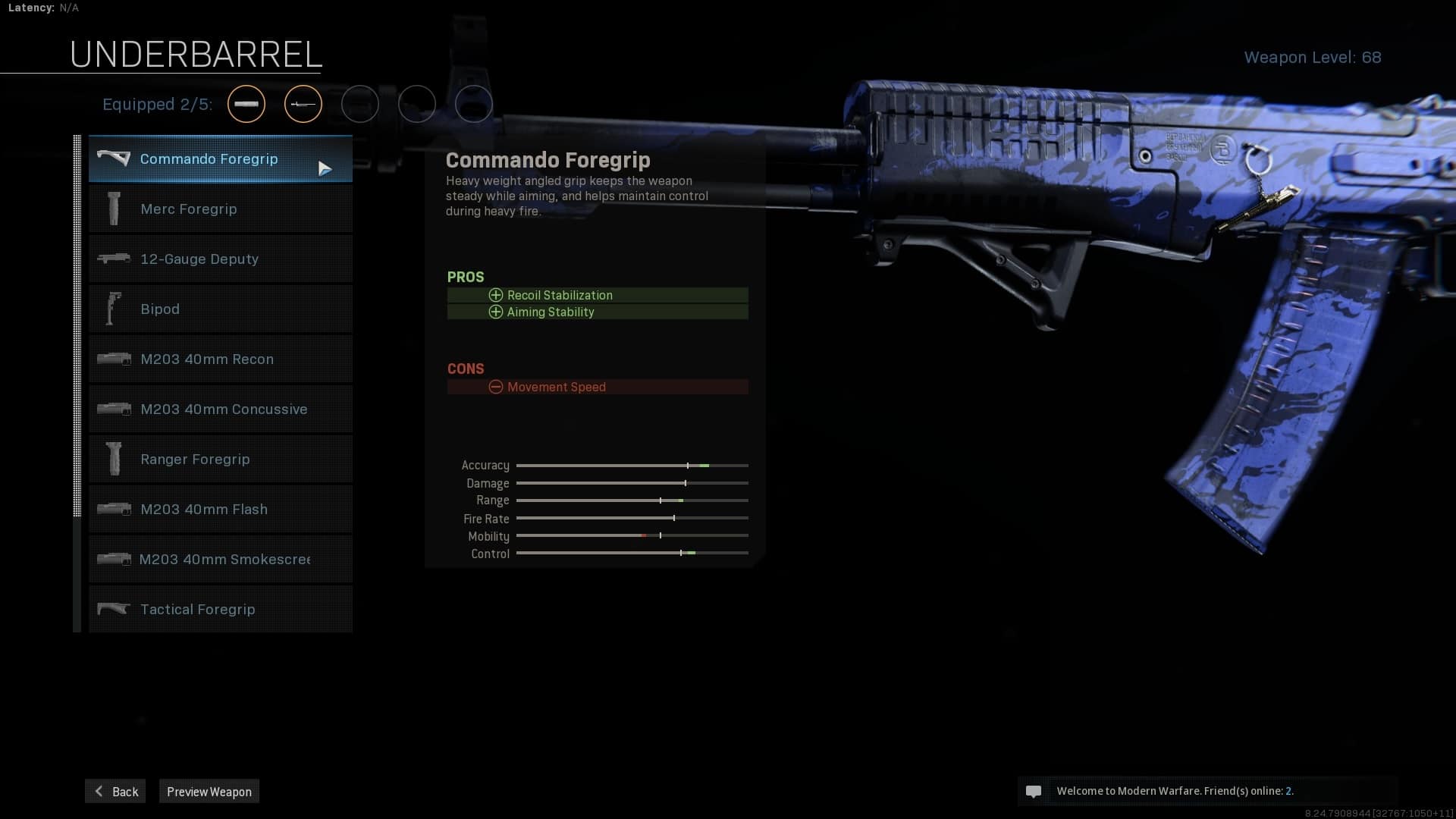The image size is (1456, 819).
Task: Choose the Merc Foregrip underbarrel
Action: [220, 209]
